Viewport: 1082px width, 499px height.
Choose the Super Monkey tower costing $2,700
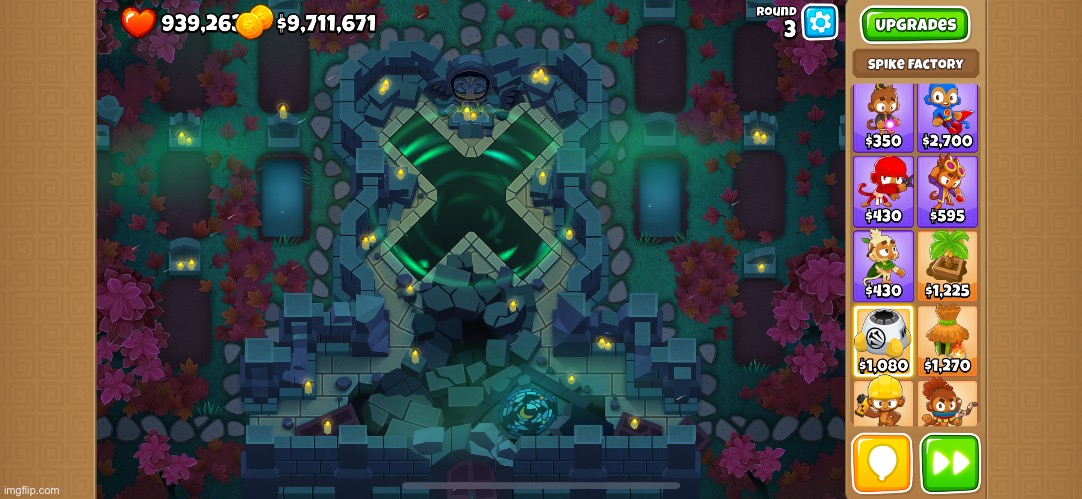(x=947, y=116)
